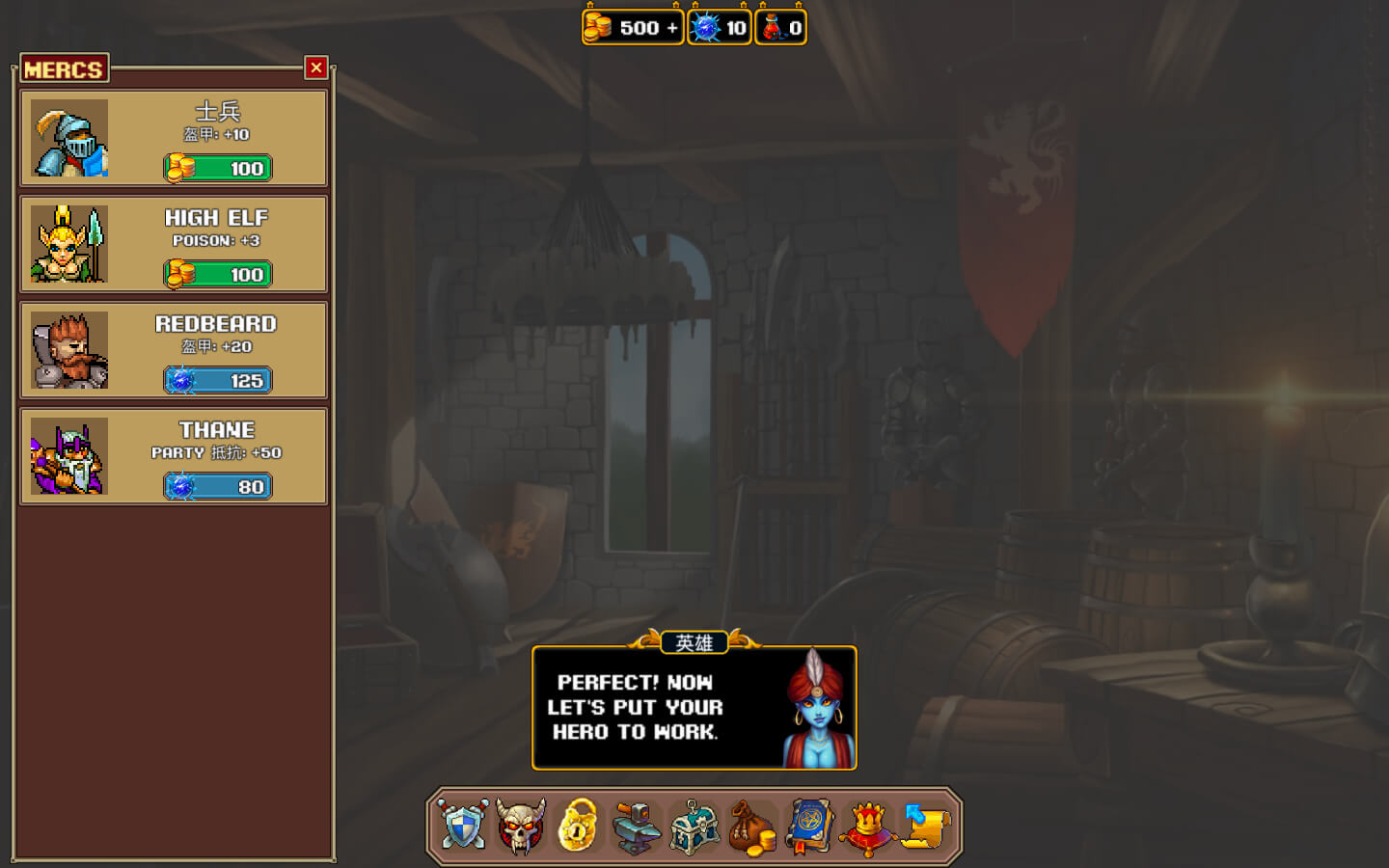Close the Mercs panel

pos(315,68)
